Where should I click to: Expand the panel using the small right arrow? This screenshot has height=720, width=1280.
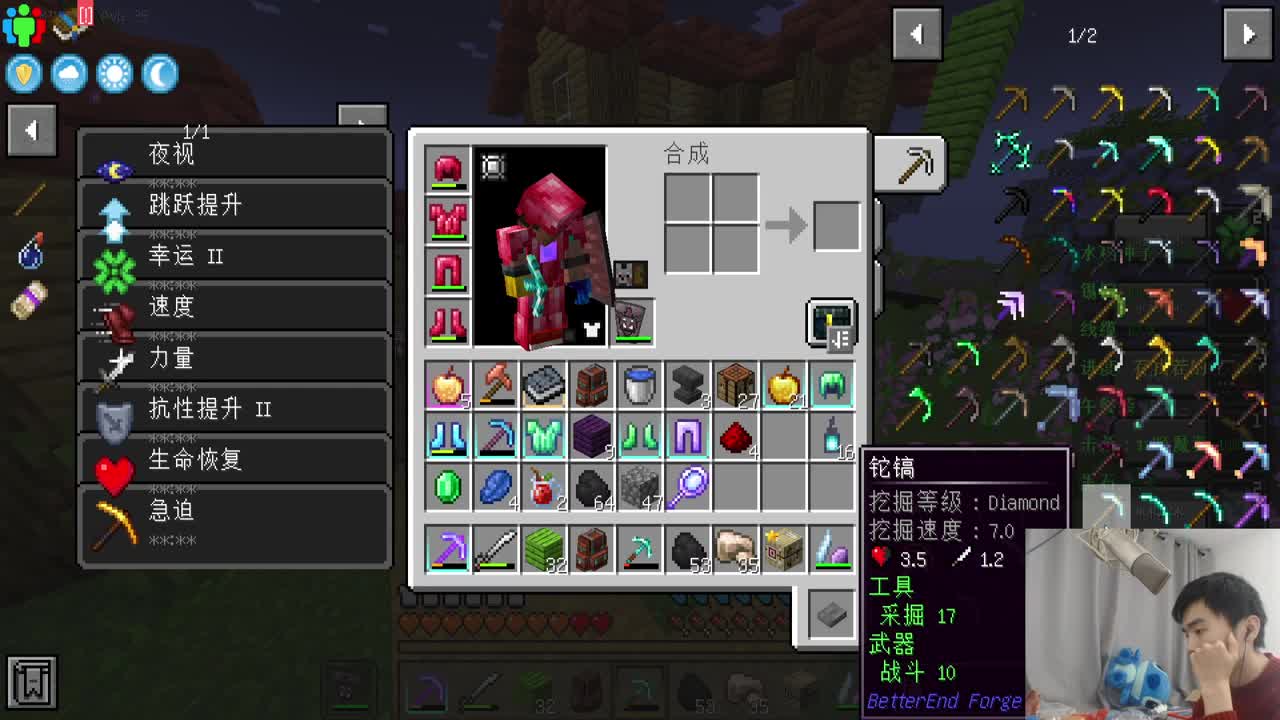coord(360,116)
